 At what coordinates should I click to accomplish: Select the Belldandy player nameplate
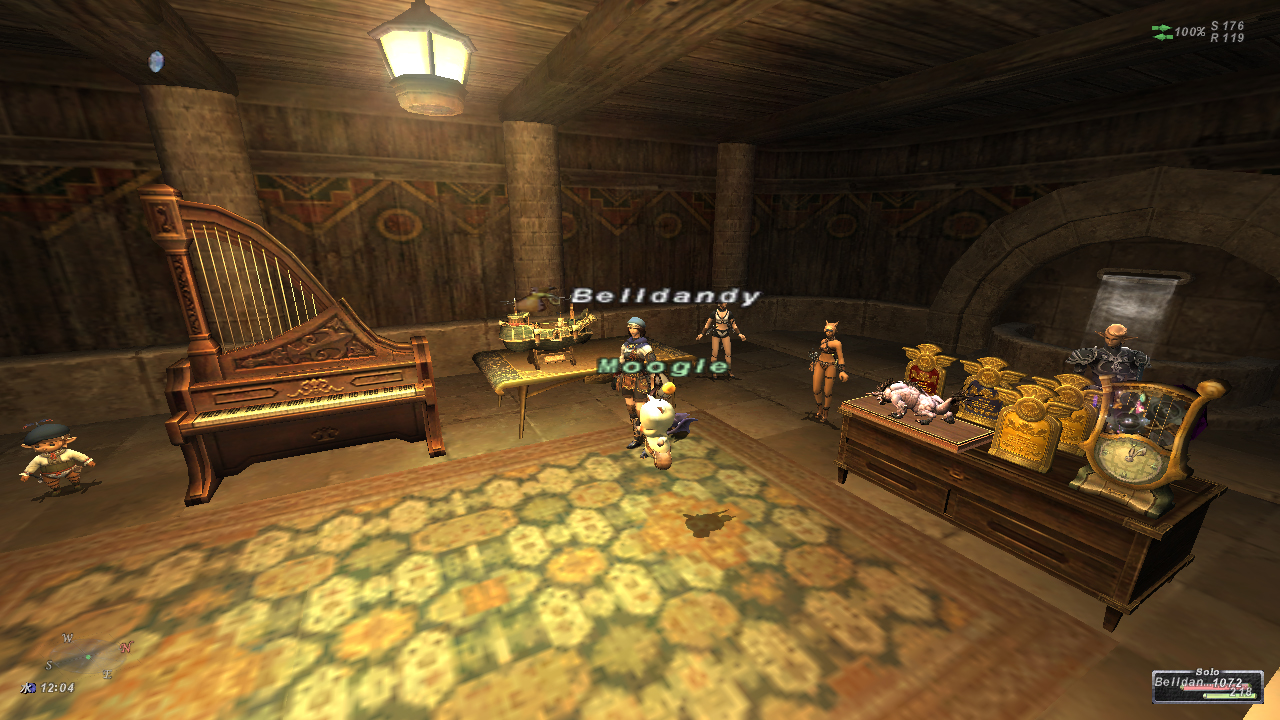[x=666, y=296]
